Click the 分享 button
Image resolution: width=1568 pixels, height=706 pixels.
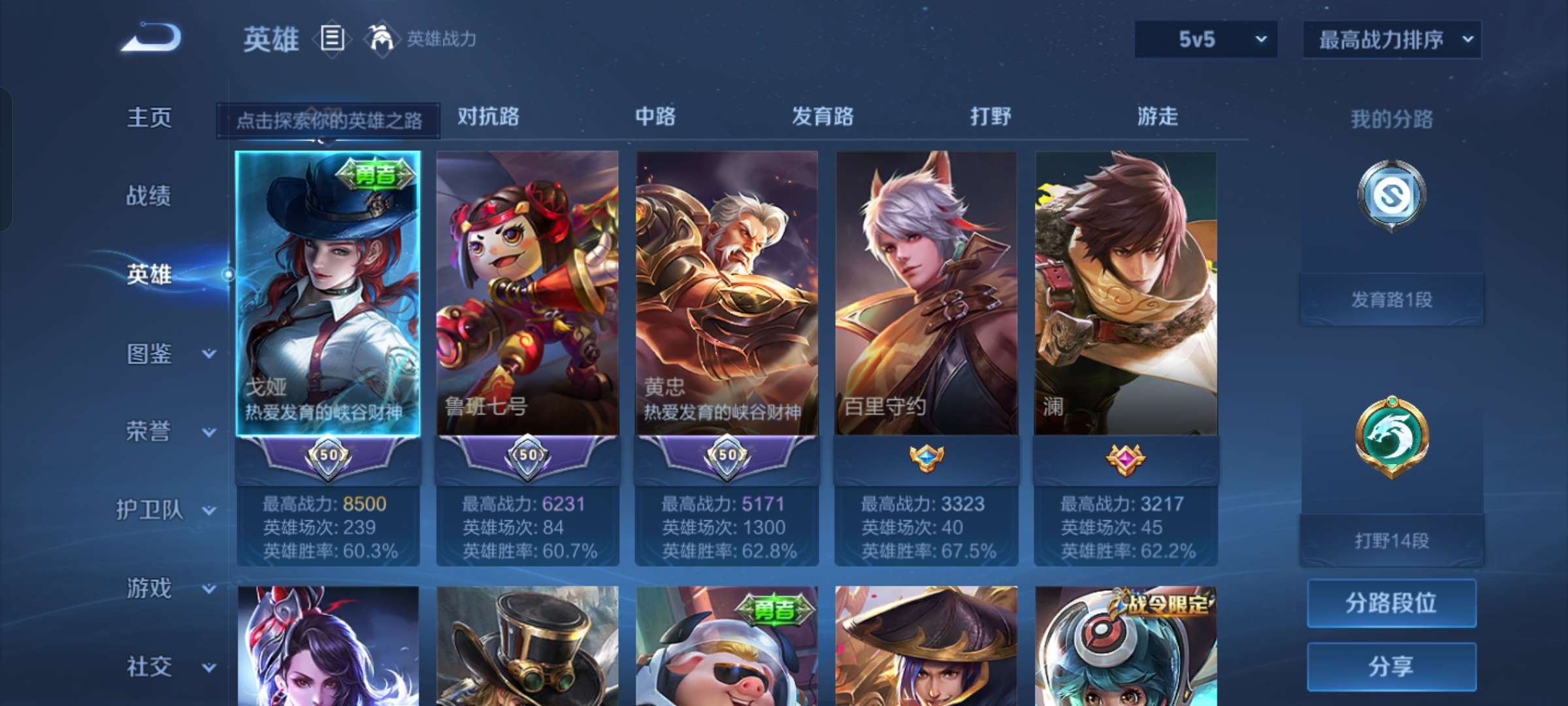pos(1392,664)
